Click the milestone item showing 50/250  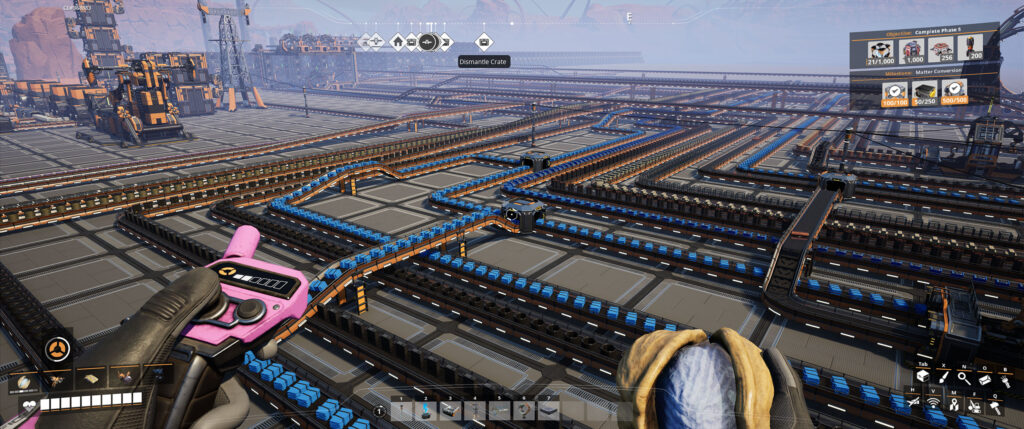(923, 94)
